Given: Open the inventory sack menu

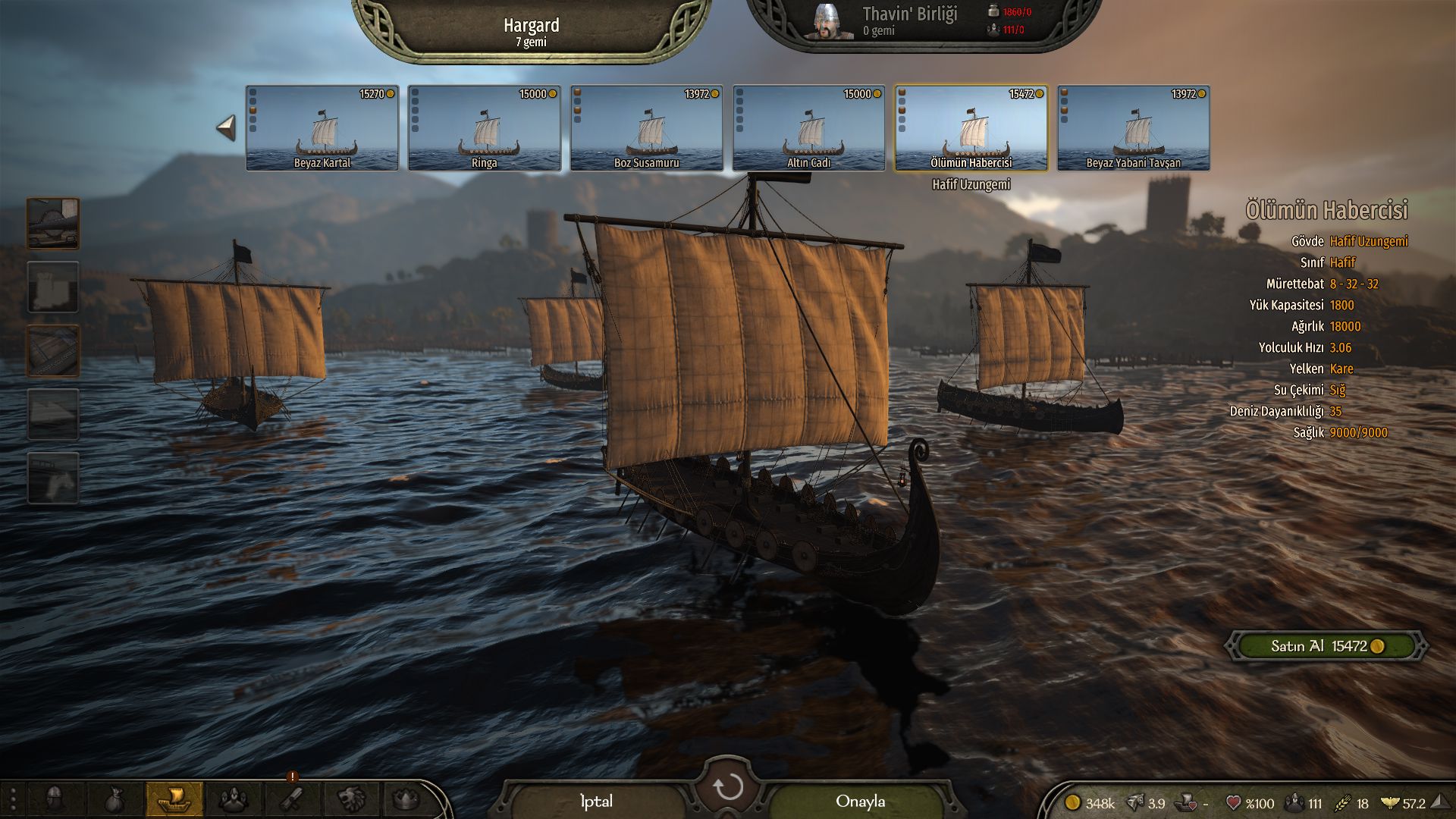Looking at the screenshot, I should (114, 799).
